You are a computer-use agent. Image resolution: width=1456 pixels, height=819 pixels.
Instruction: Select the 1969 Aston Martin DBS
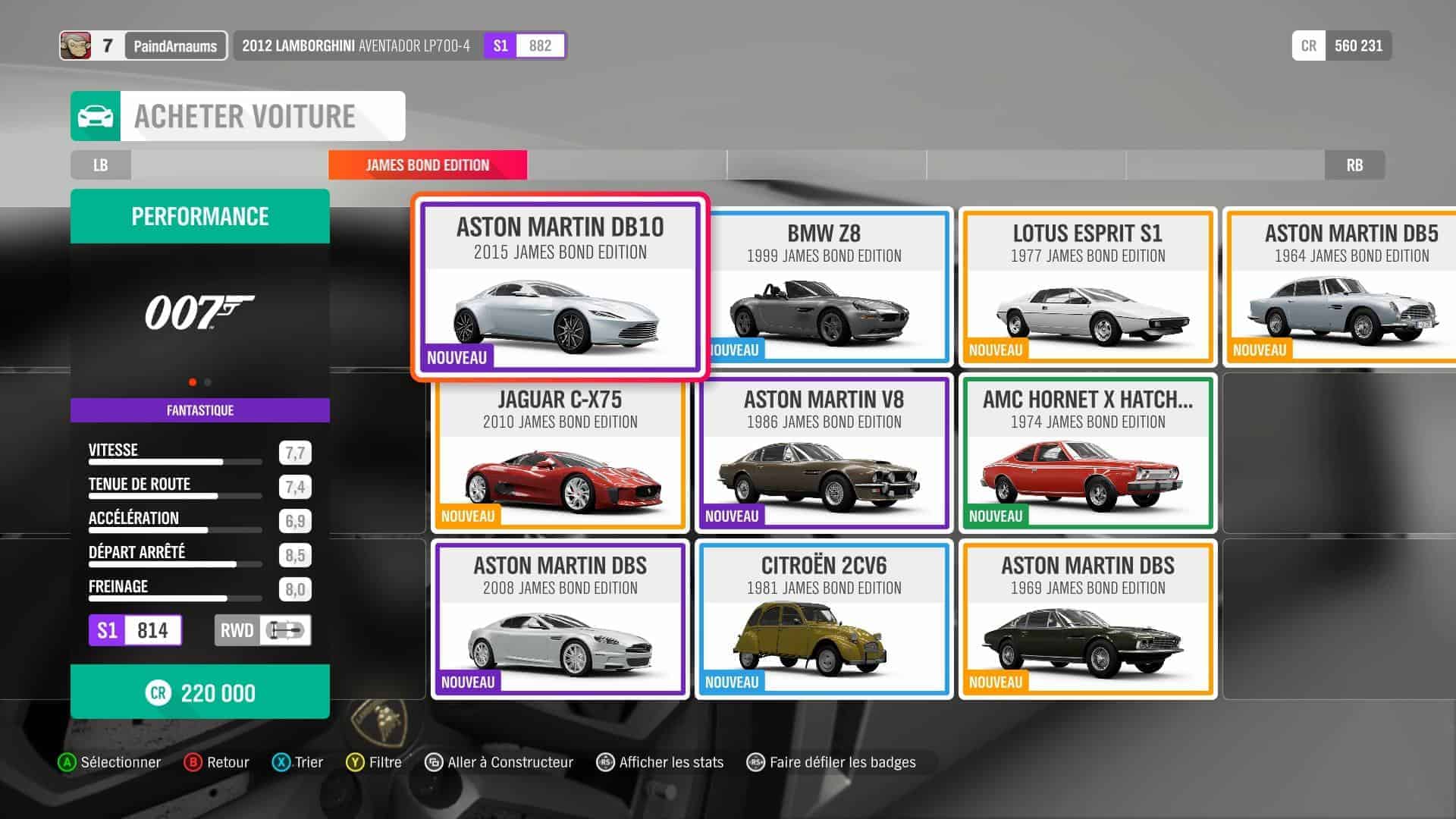[x=1087, y=619]
